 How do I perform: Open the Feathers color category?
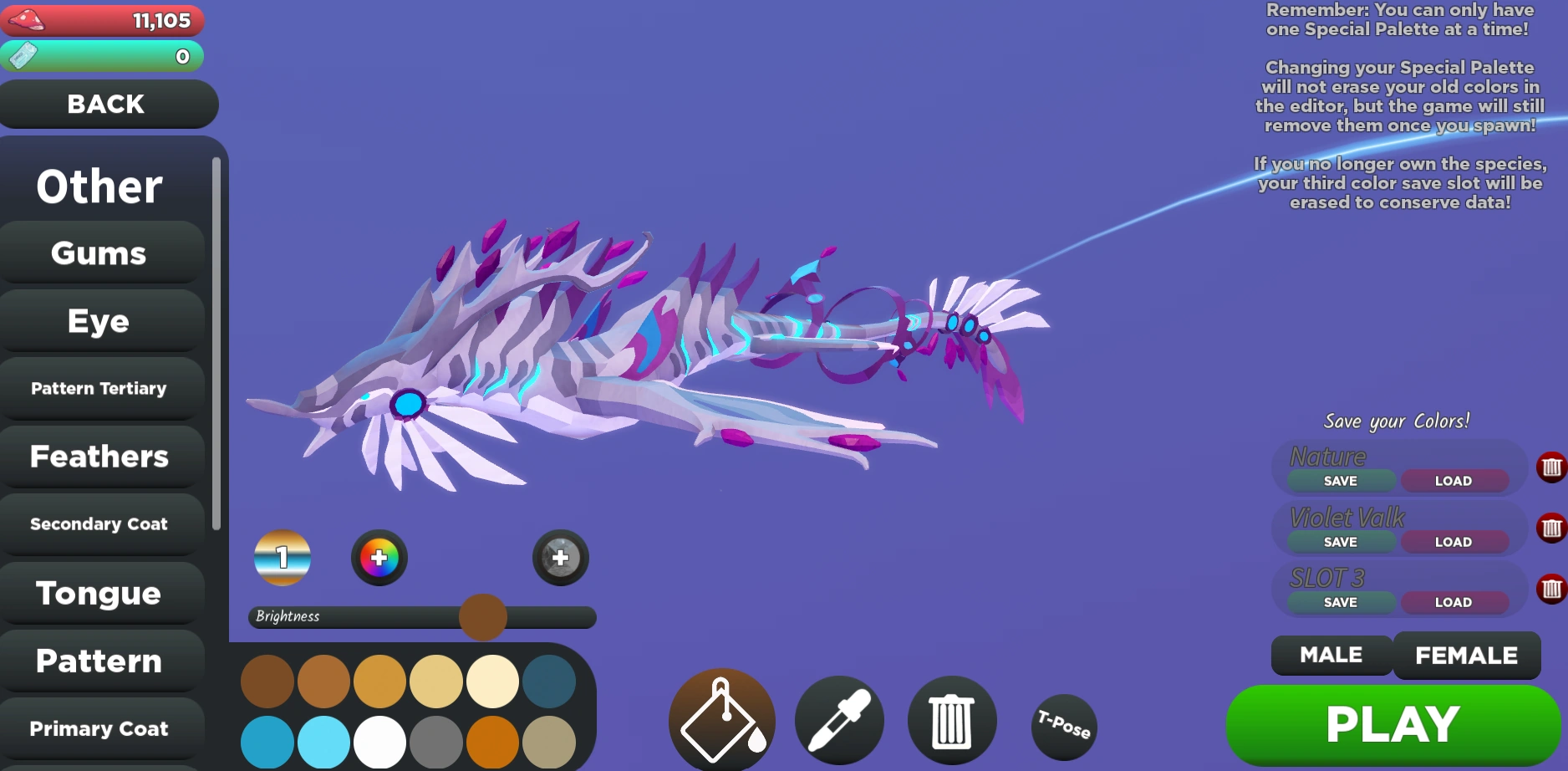(x=100, y=457)
